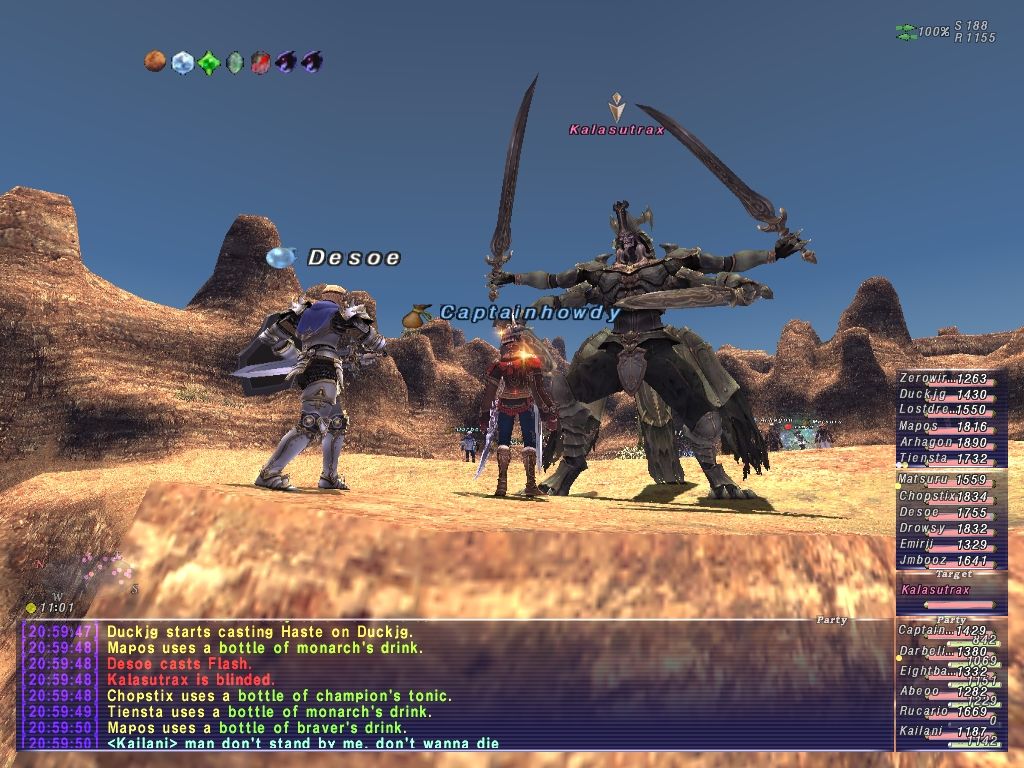This screenshot has width=1024, height=768.
Task: Select the white ice crystal status icon
Action: pos(181,63)
